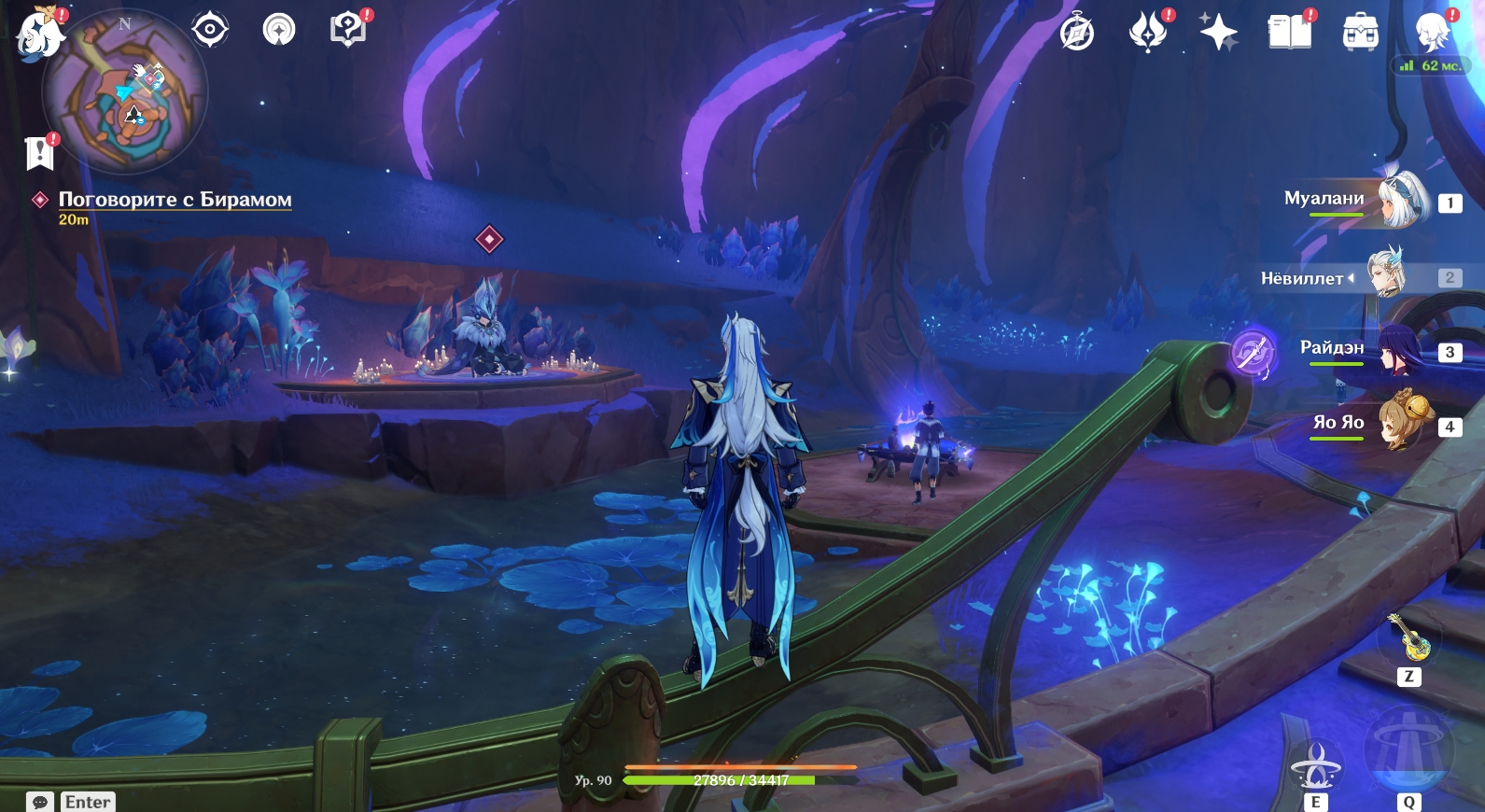The image size is (1485, 812).
Task: Activate Neuvillette's elemental skill
Action: click(1316, 767)
